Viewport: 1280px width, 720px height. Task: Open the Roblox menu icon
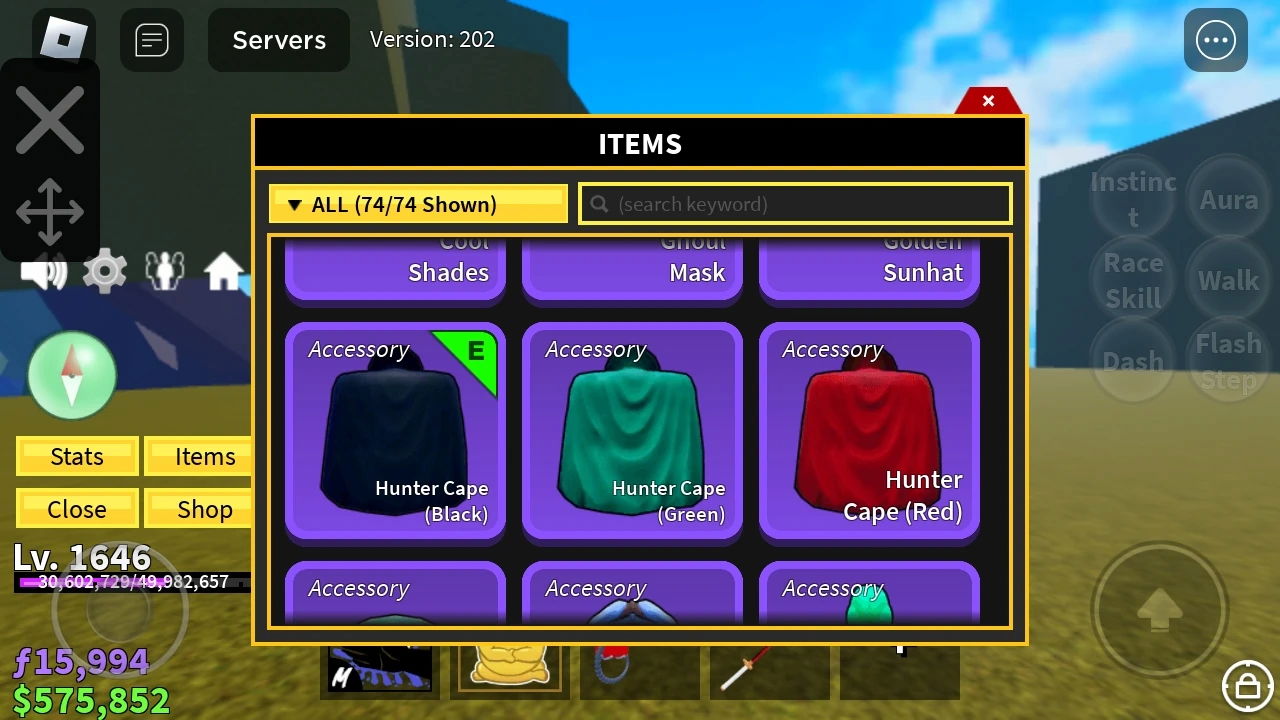pos(62,40)
